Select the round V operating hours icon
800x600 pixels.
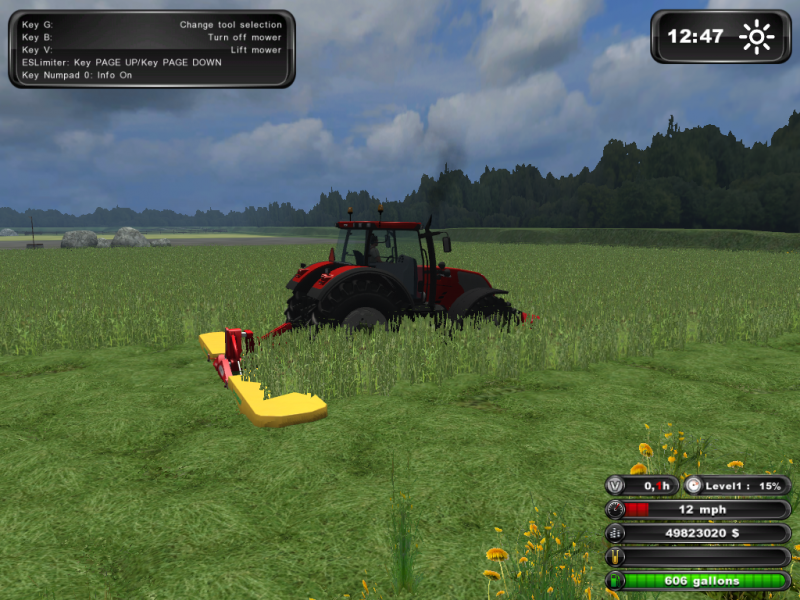[x=615, y=486]
